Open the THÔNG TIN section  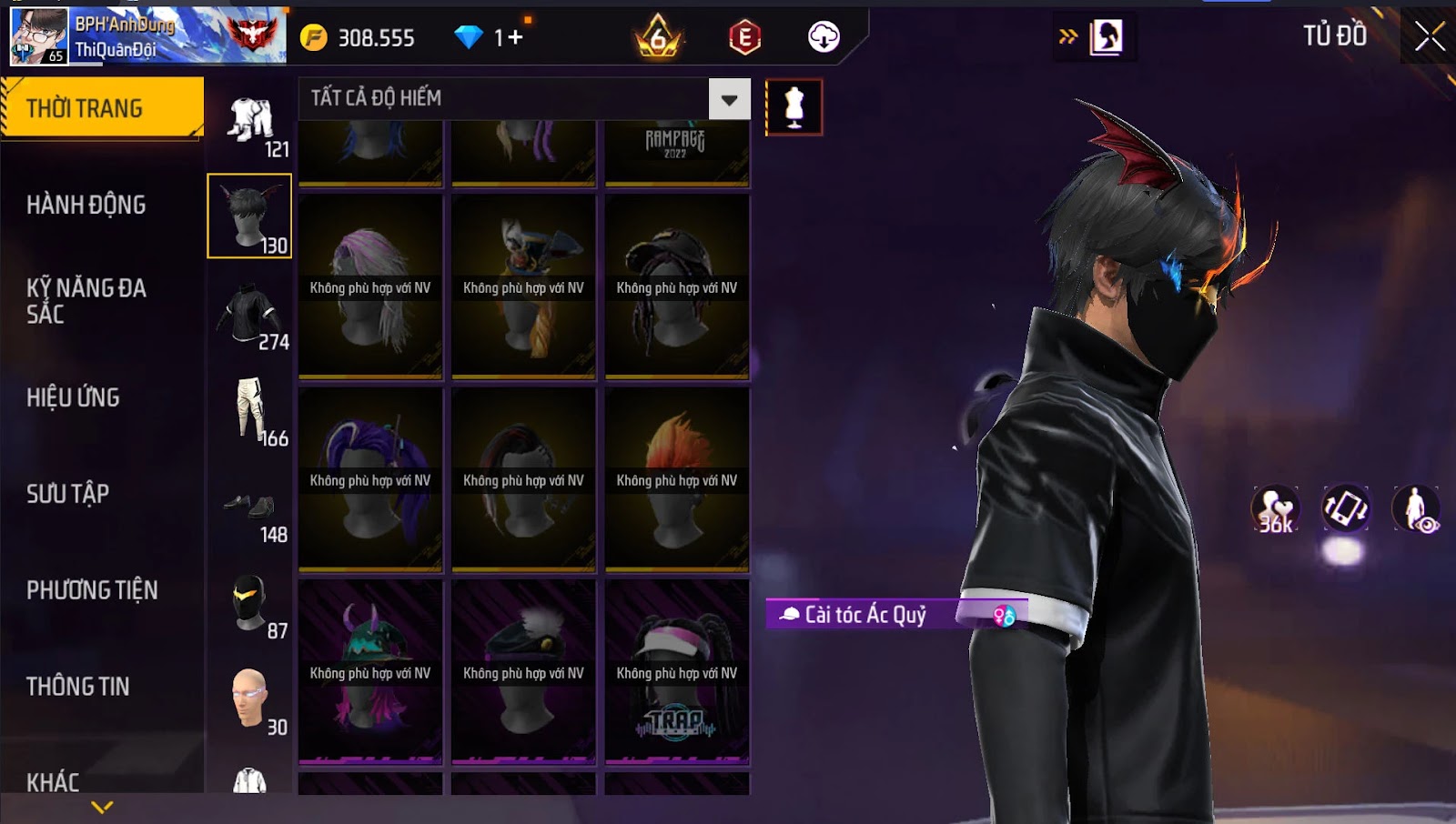pyautogui.click(x=78, y=687)
